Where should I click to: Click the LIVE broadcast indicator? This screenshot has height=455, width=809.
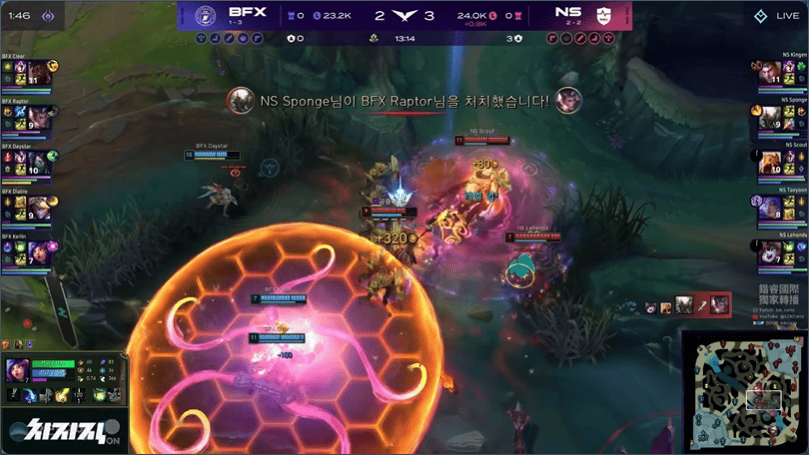pyautogui.click(x=775, y=16)
